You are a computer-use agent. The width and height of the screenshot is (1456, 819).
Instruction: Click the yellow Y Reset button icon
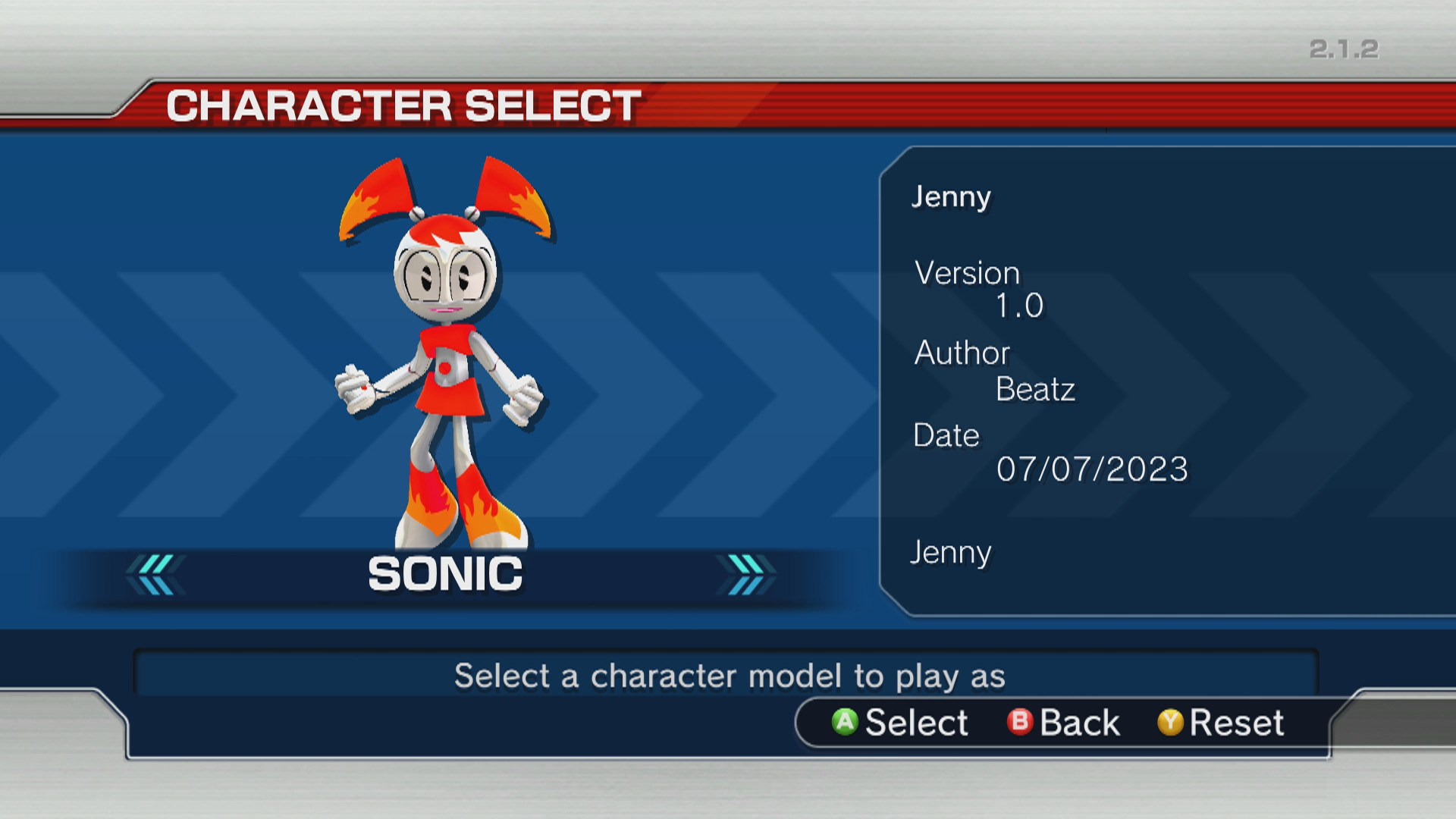1172,723
